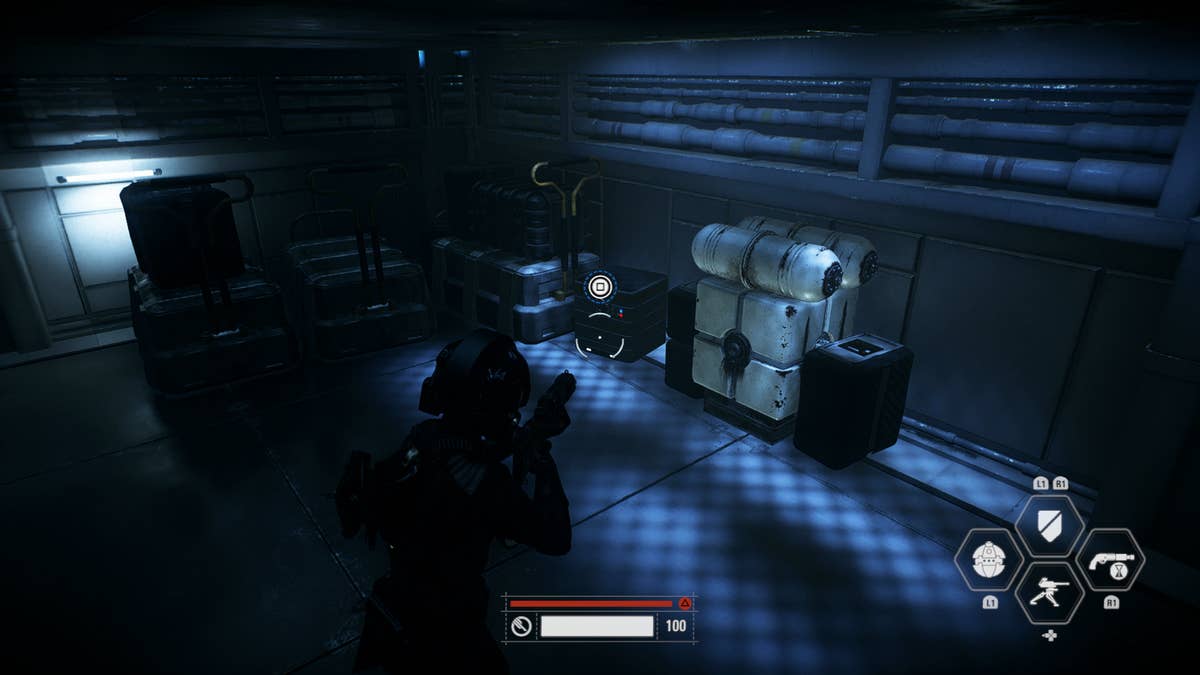The height and width of the screenshot is (675, 1200).
Task: Click the circular melee icon beside health bar
Action: click(521, 627)
